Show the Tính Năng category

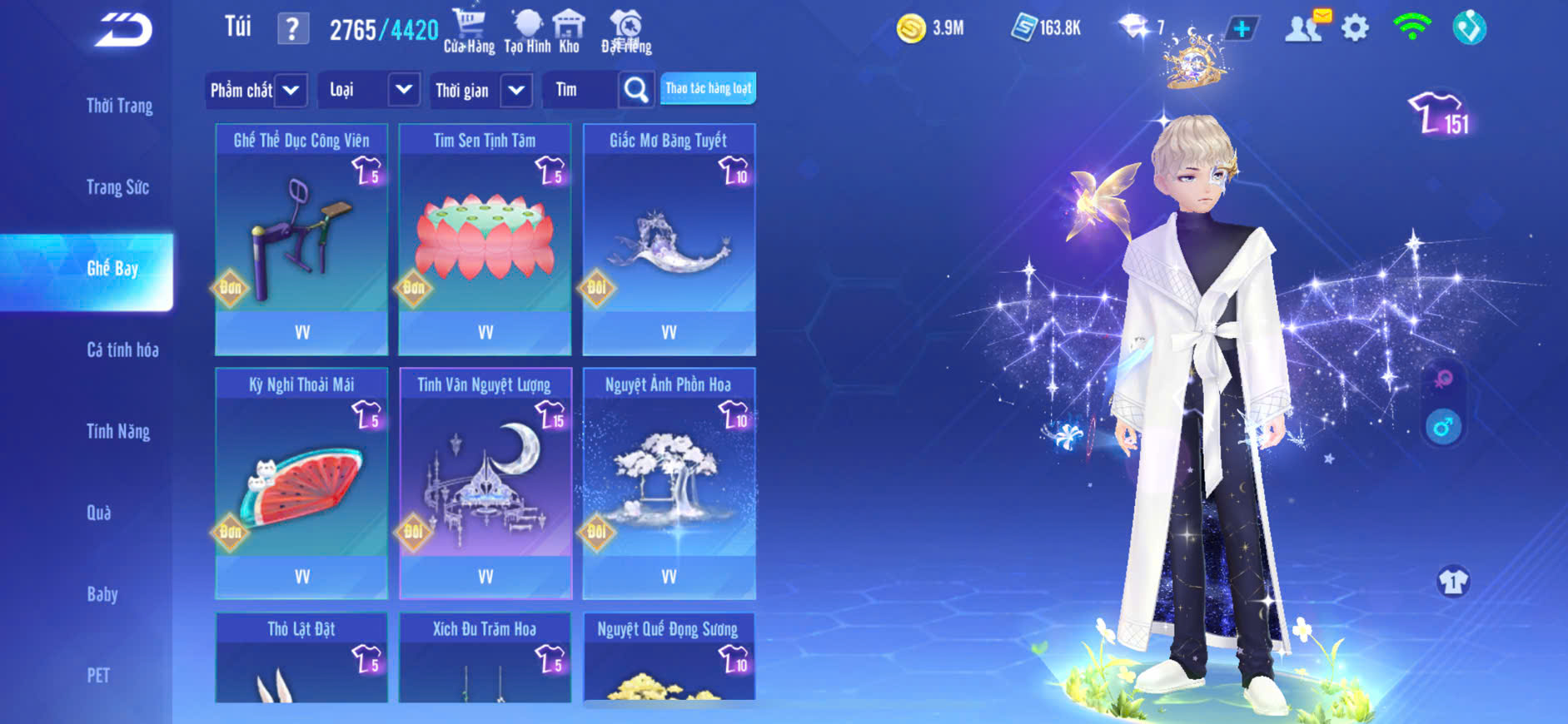[x=118, y=431]
